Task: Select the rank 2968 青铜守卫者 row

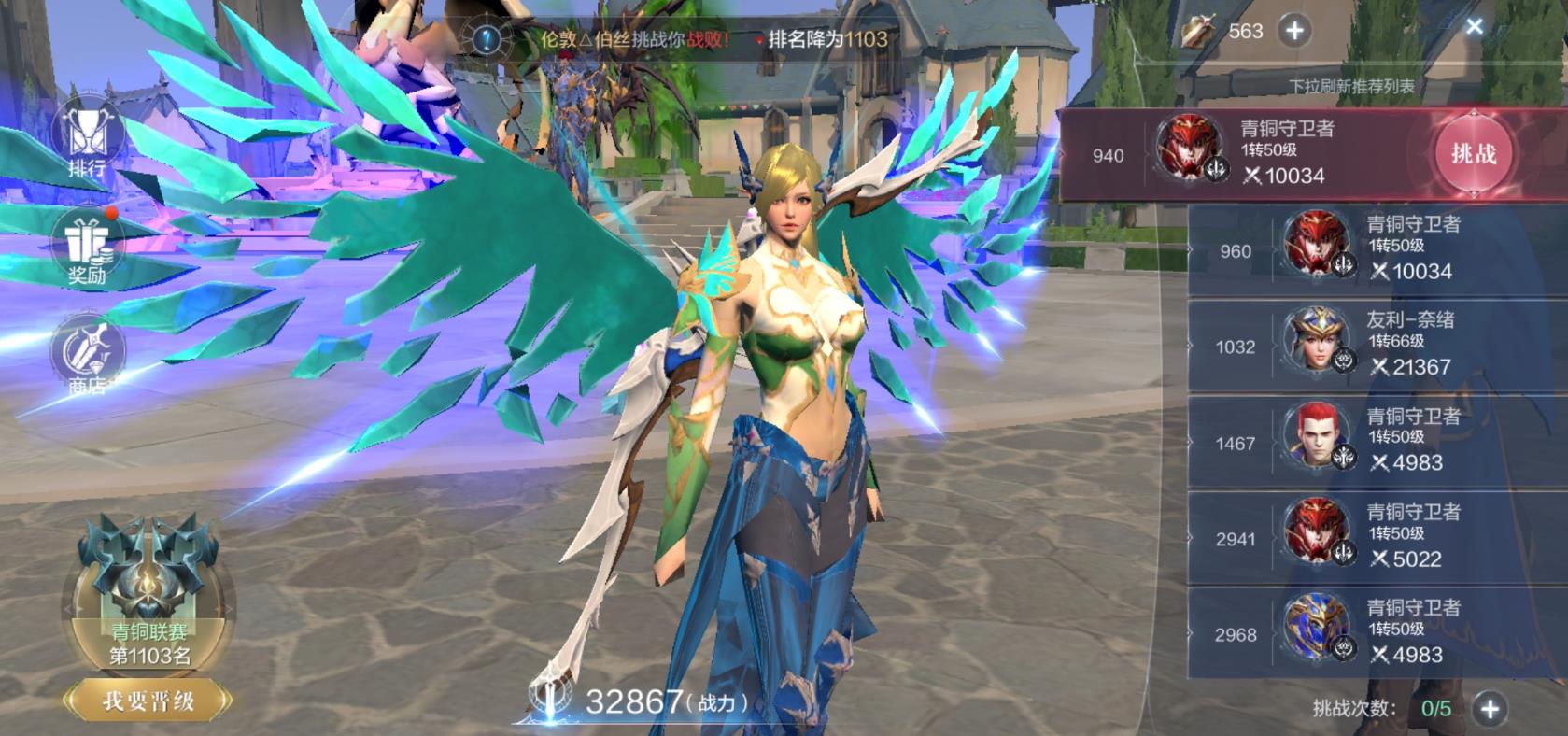Action: (x=1377, y=633)
